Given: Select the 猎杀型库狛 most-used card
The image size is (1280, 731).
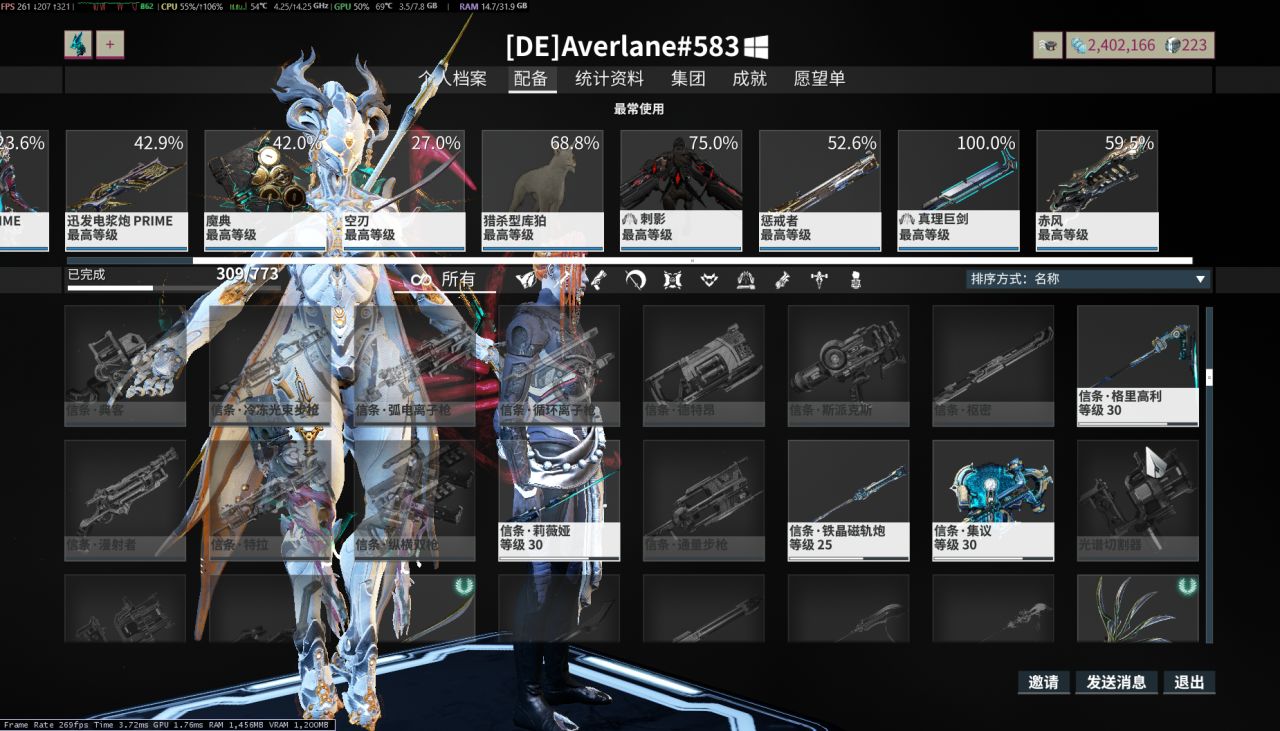Looking at the screenshot, I should click(542, 190).
